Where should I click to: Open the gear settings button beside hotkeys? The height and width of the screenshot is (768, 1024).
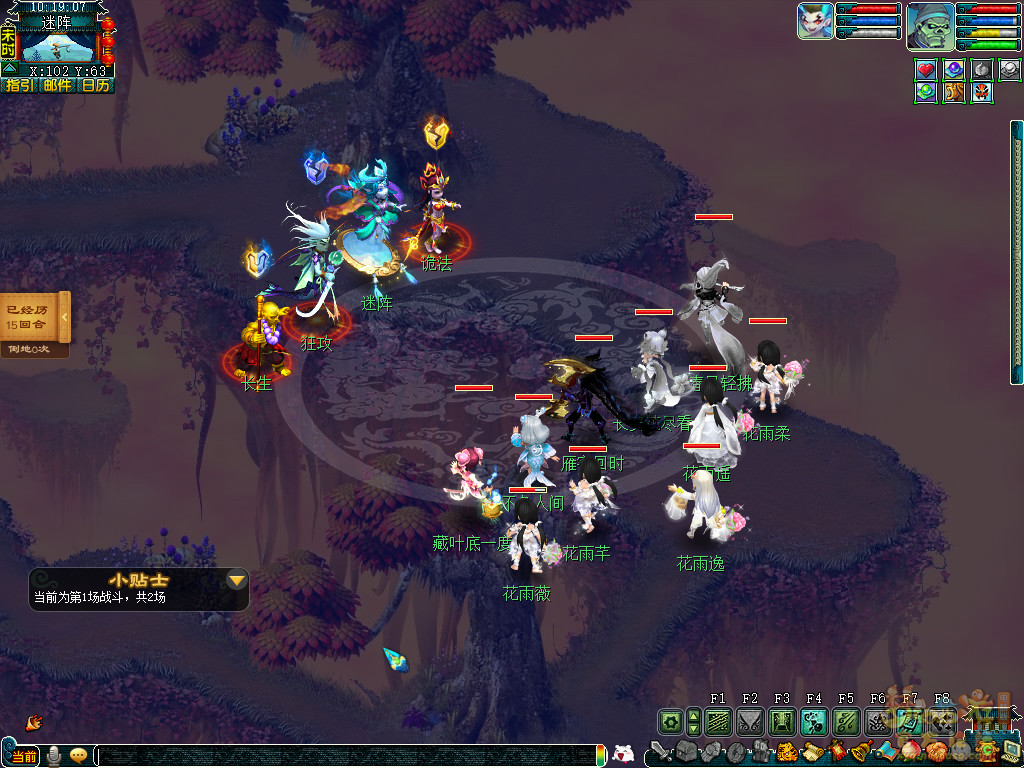(670, 721)
